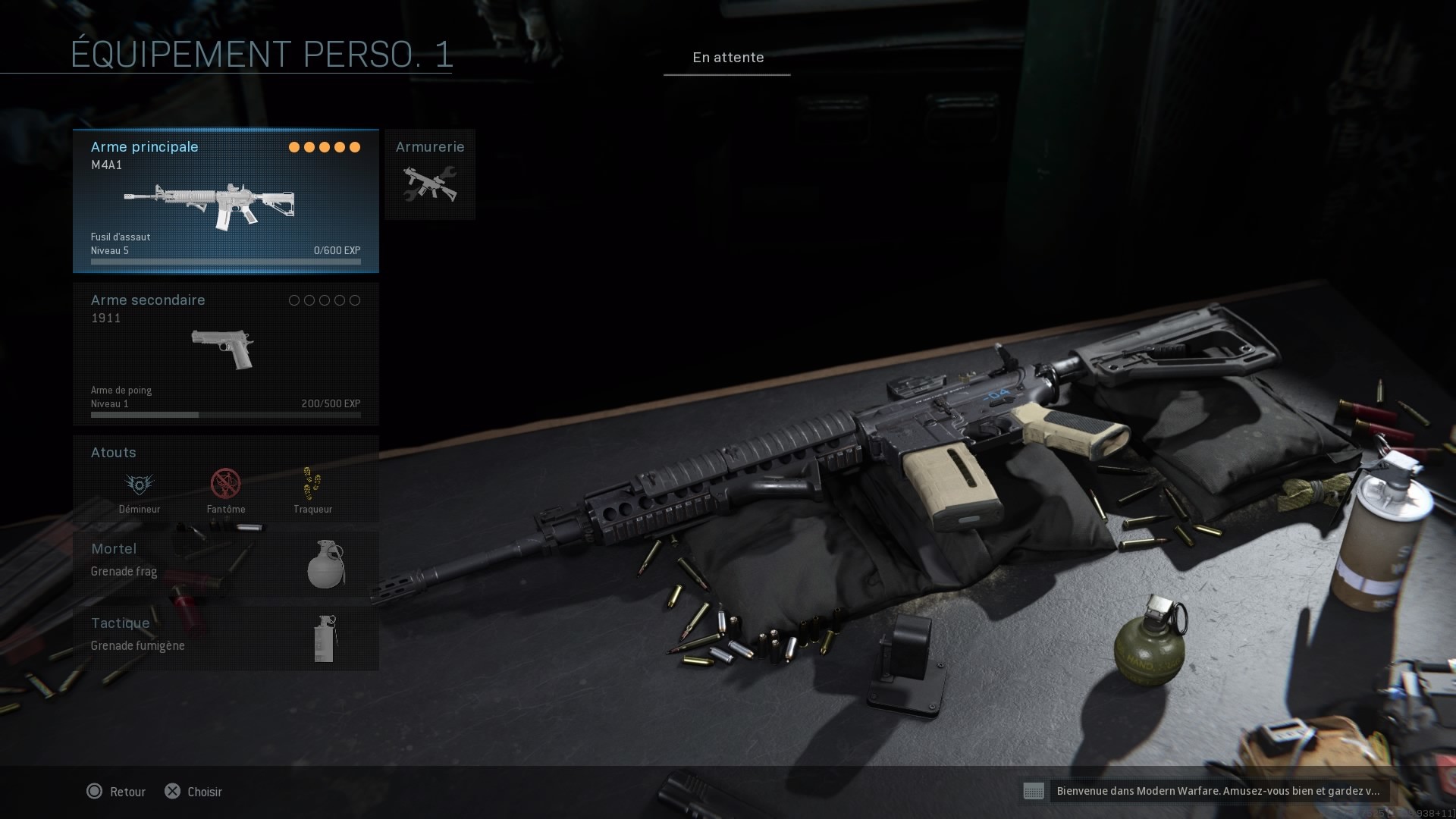The image size is (1456, 819).
Task: Open the Armurerie gunsmith panel
Action: (430, 174)
